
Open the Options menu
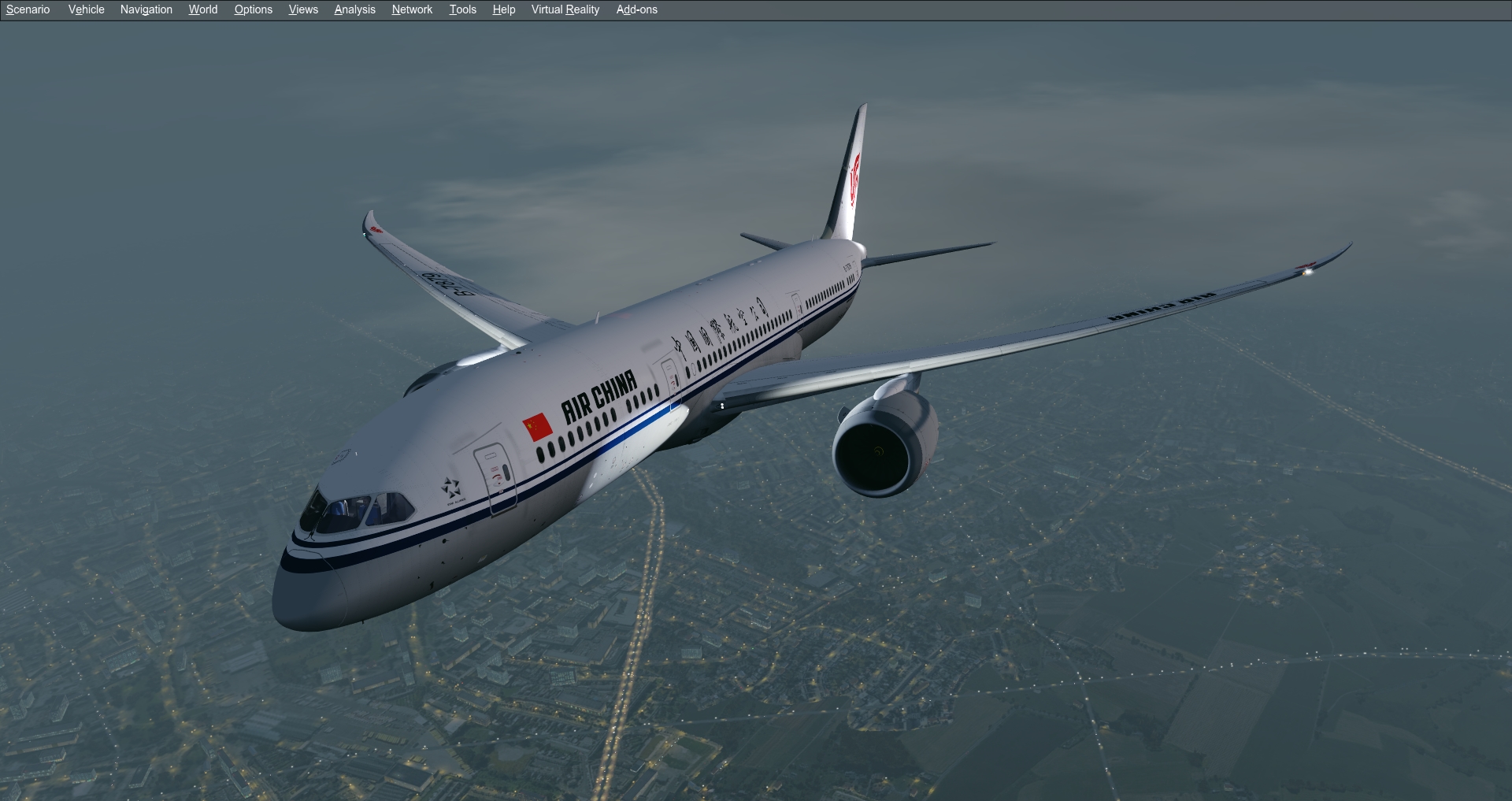(253, 9)
